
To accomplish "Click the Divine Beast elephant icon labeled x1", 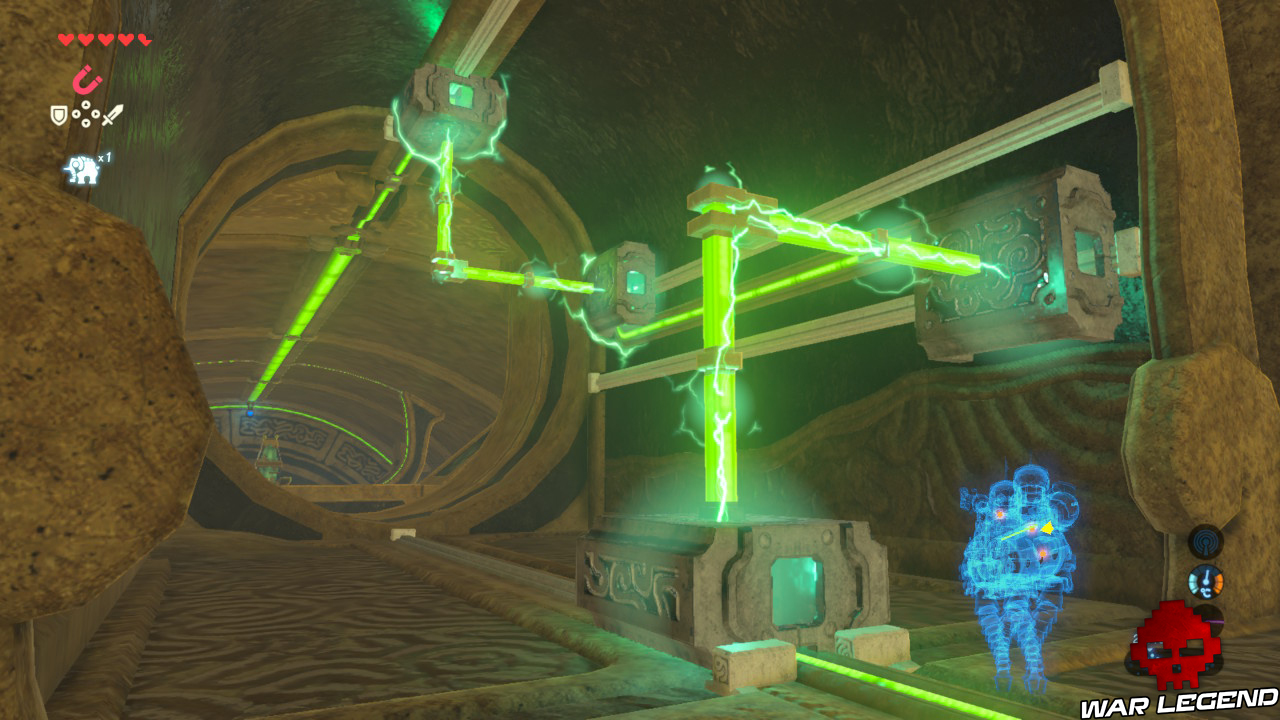I will click(x=82, y=168).
